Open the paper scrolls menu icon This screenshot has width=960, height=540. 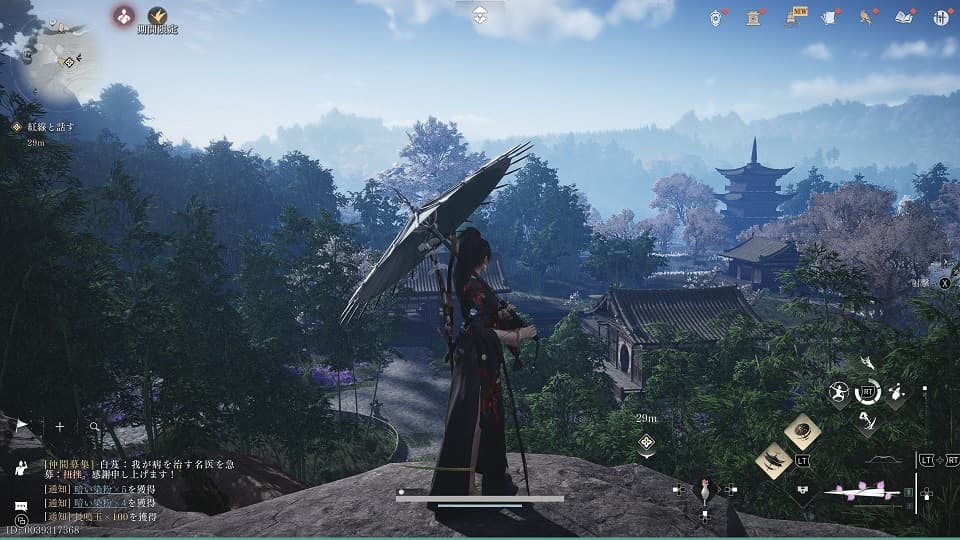coord(829,17)
